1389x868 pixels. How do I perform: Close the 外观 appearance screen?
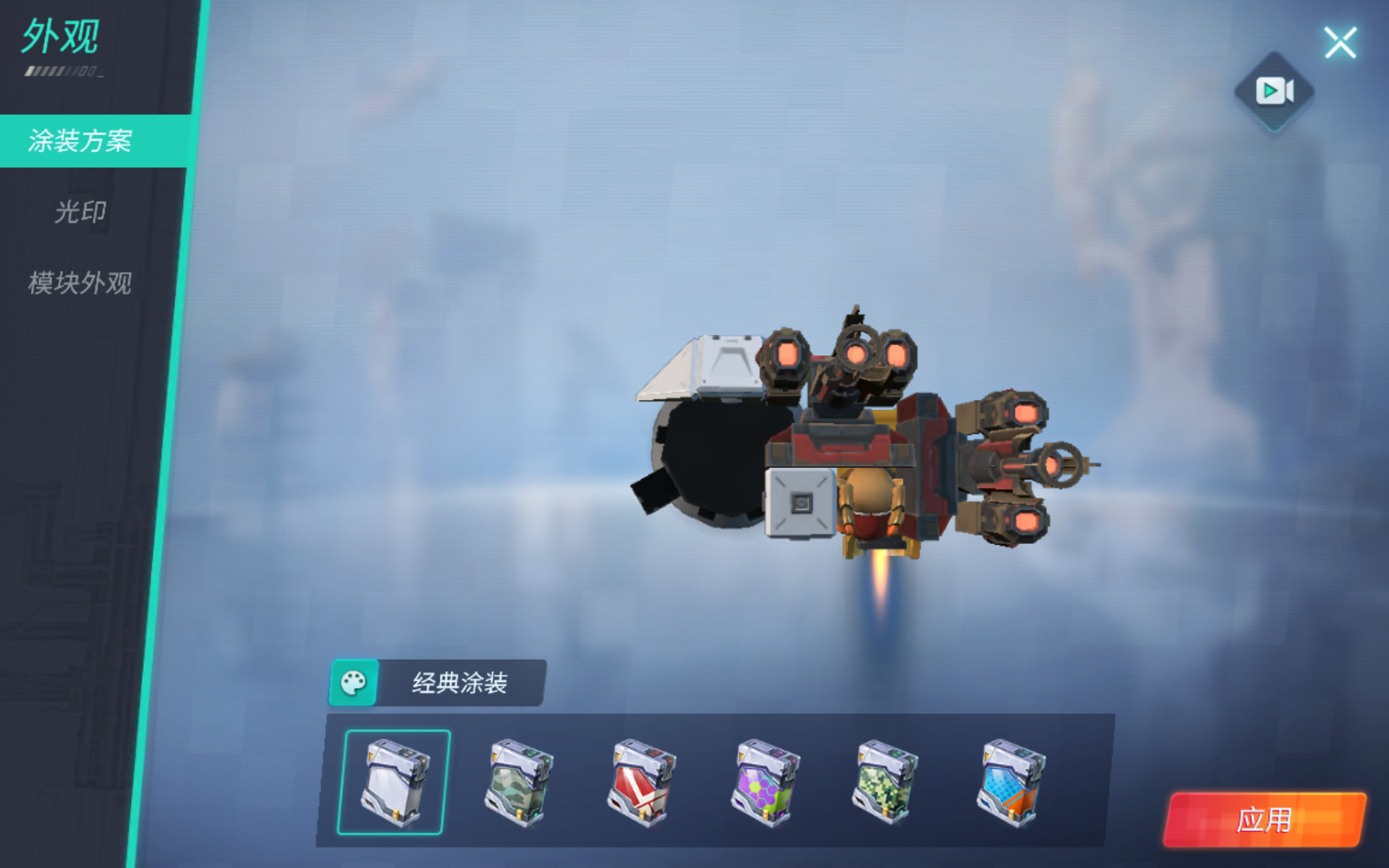(1341, 42)
